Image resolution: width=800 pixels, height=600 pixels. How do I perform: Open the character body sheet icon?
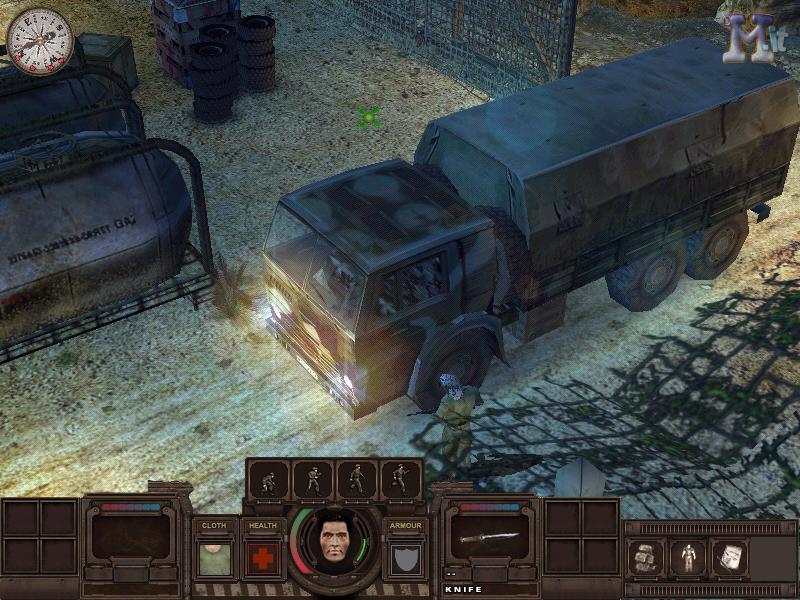(x=687, y=556)
